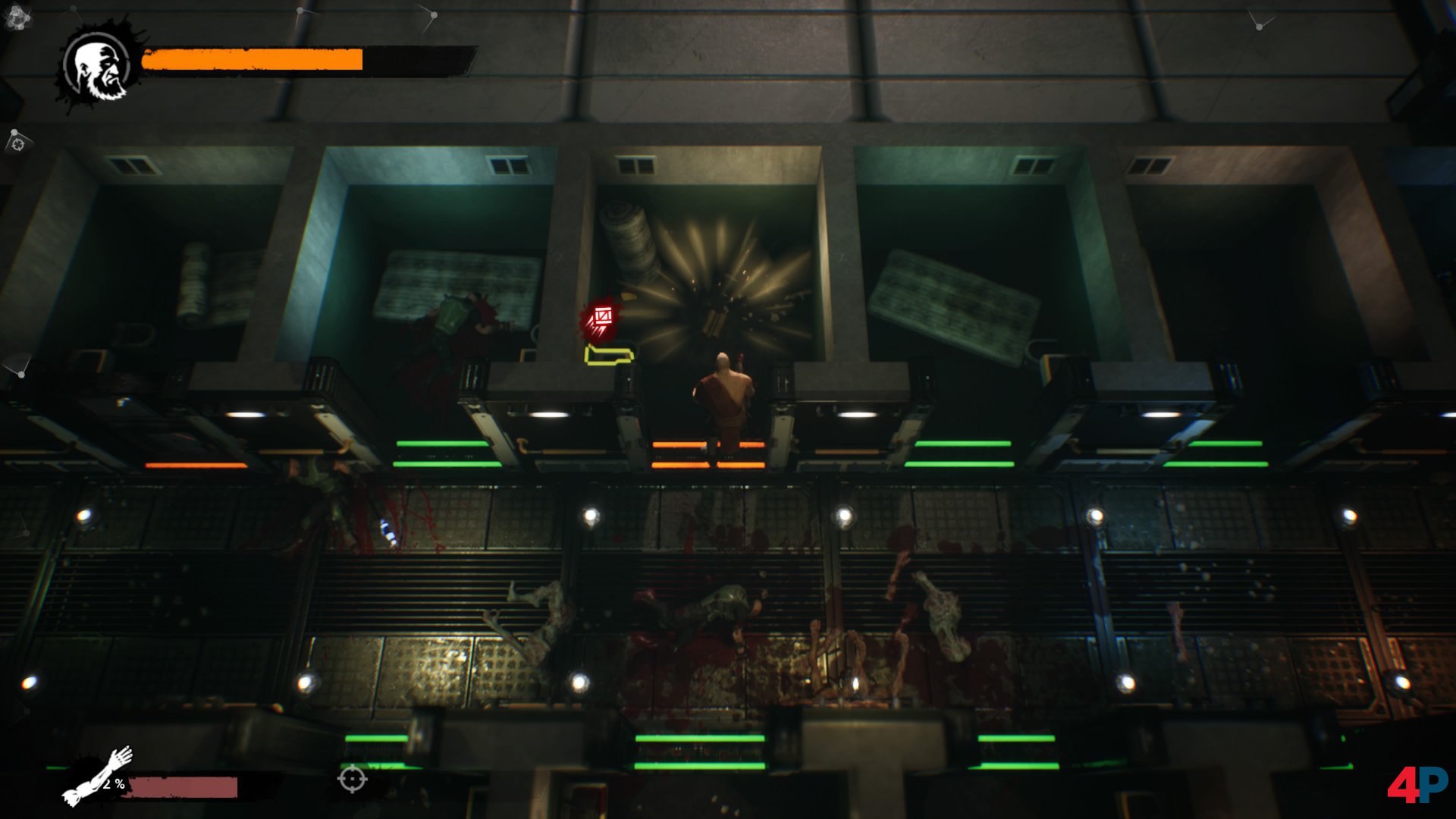Select the red crate objective marker
This screenshot has width=1456, height=819.
(602, 318)
